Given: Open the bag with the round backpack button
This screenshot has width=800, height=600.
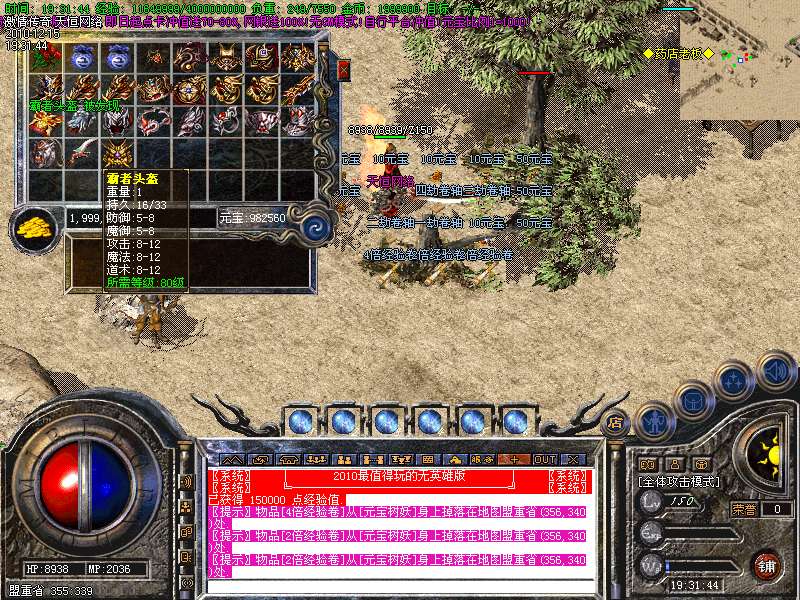Looking at the screenshot, I should pyautogui.click(x=694, y=400).
